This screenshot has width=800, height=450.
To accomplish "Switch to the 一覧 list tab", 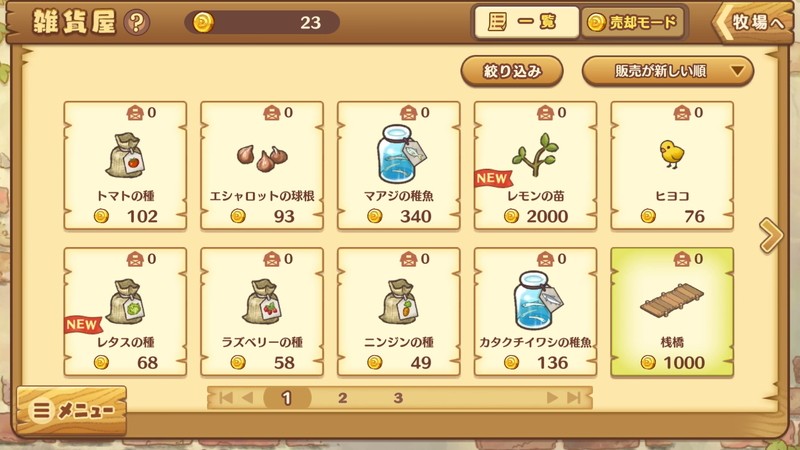I will tap(527, 22).
